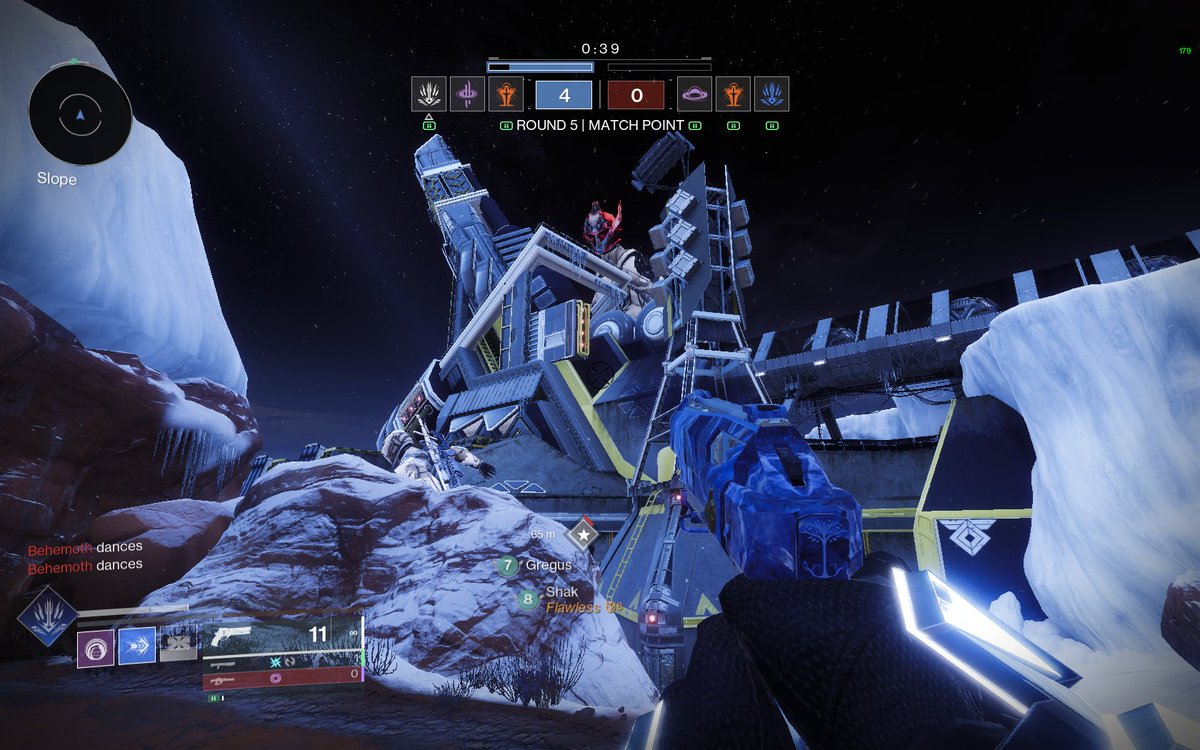Select the purple ringed-sword player emblem
The width and height of the screenshot is (1200, 750).
pos(466,94)
